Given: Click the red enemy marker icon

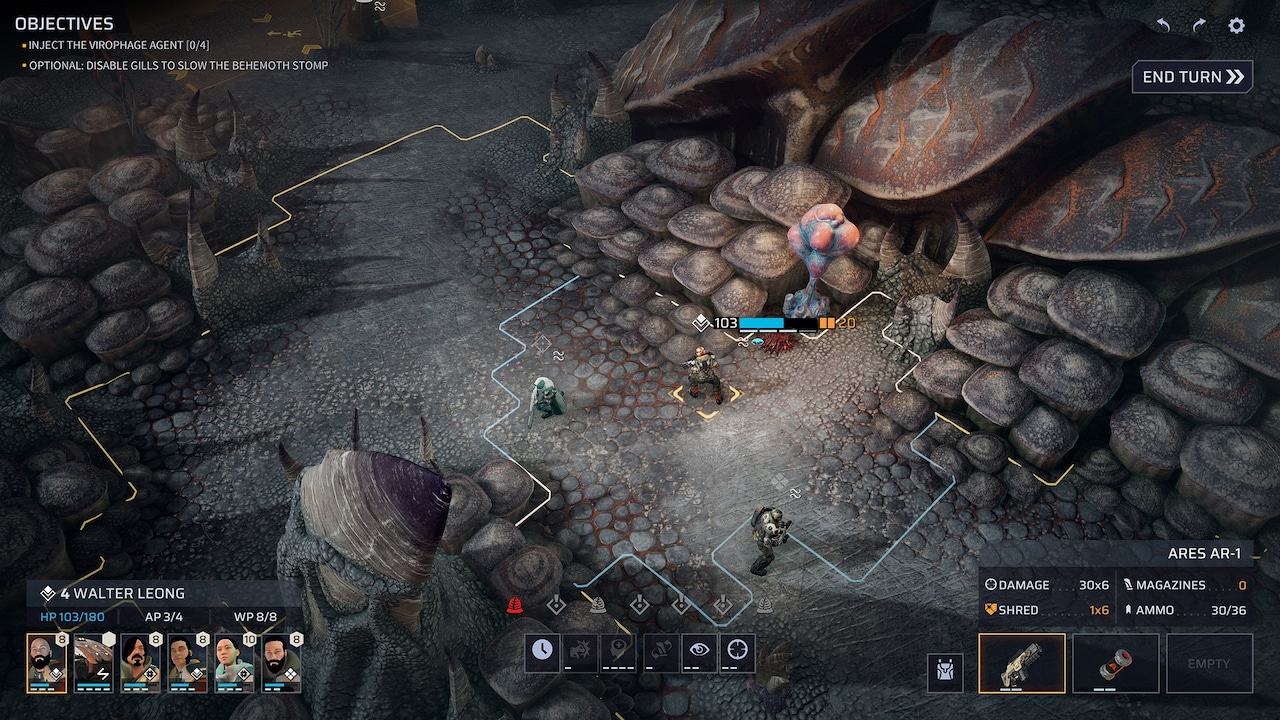Looking at the screenshot, I should point(516,605).
